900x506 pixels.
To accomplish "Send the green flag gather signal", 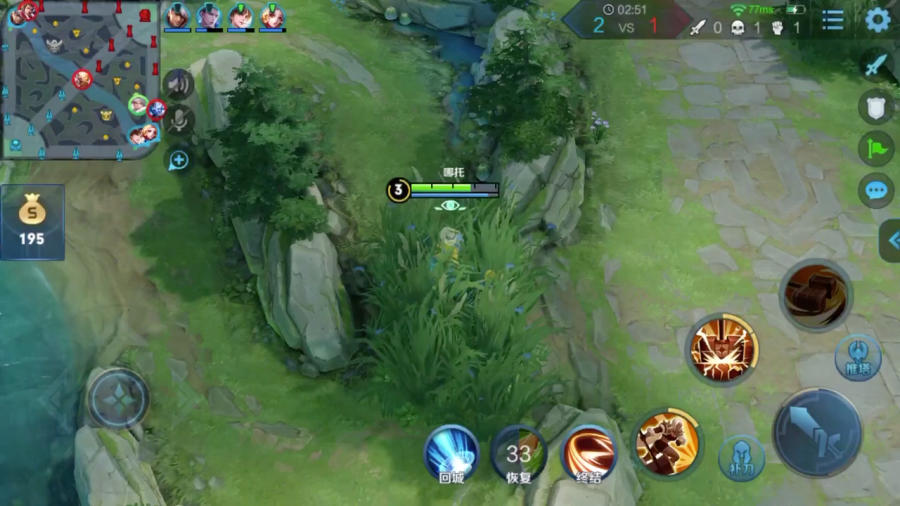I will pyautogui.click(x=876, y=148).
